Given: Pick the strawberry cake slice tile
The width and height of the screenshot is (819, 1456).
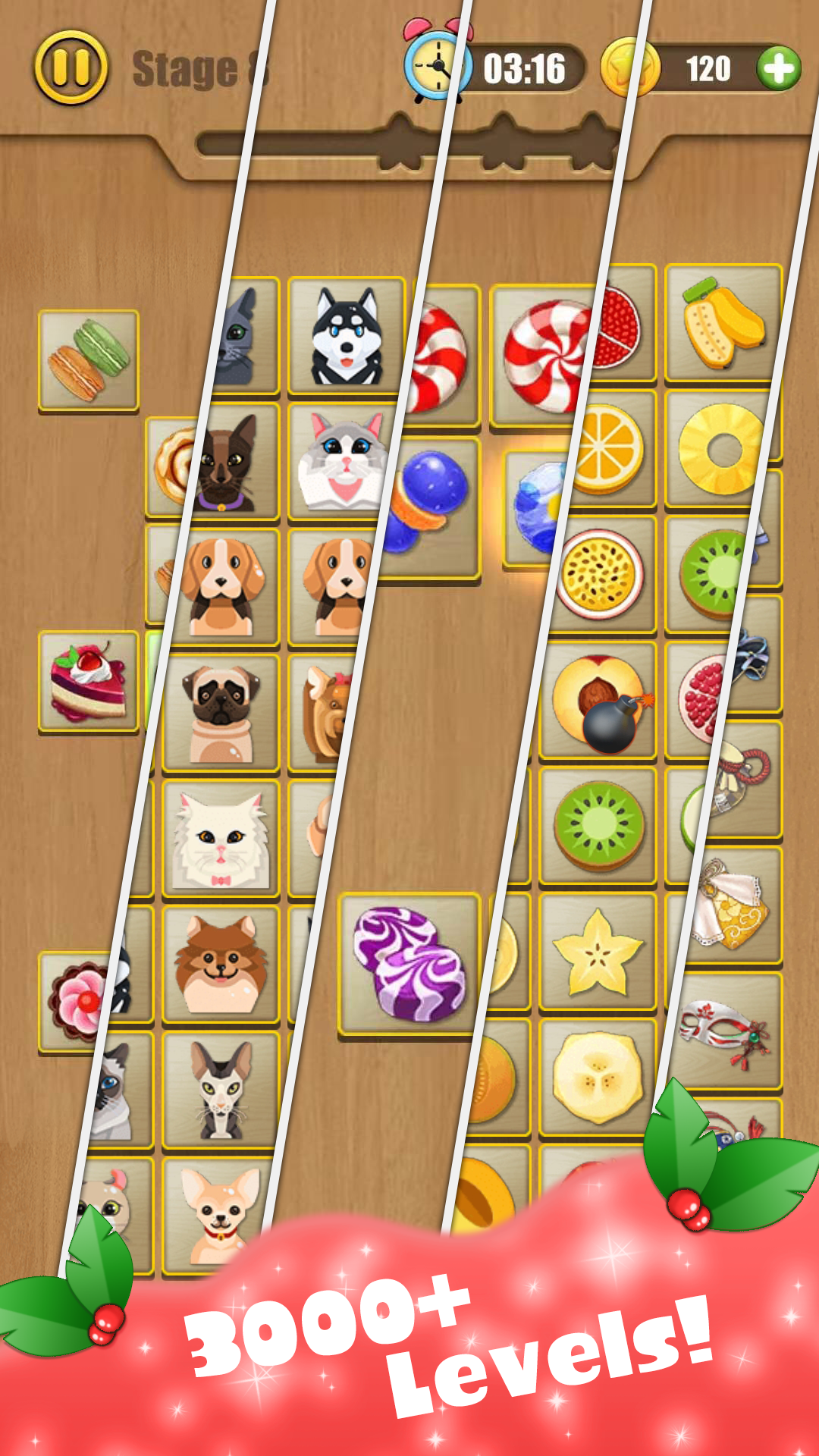Looking at the screenshot, I should click(x=89, y=682).
